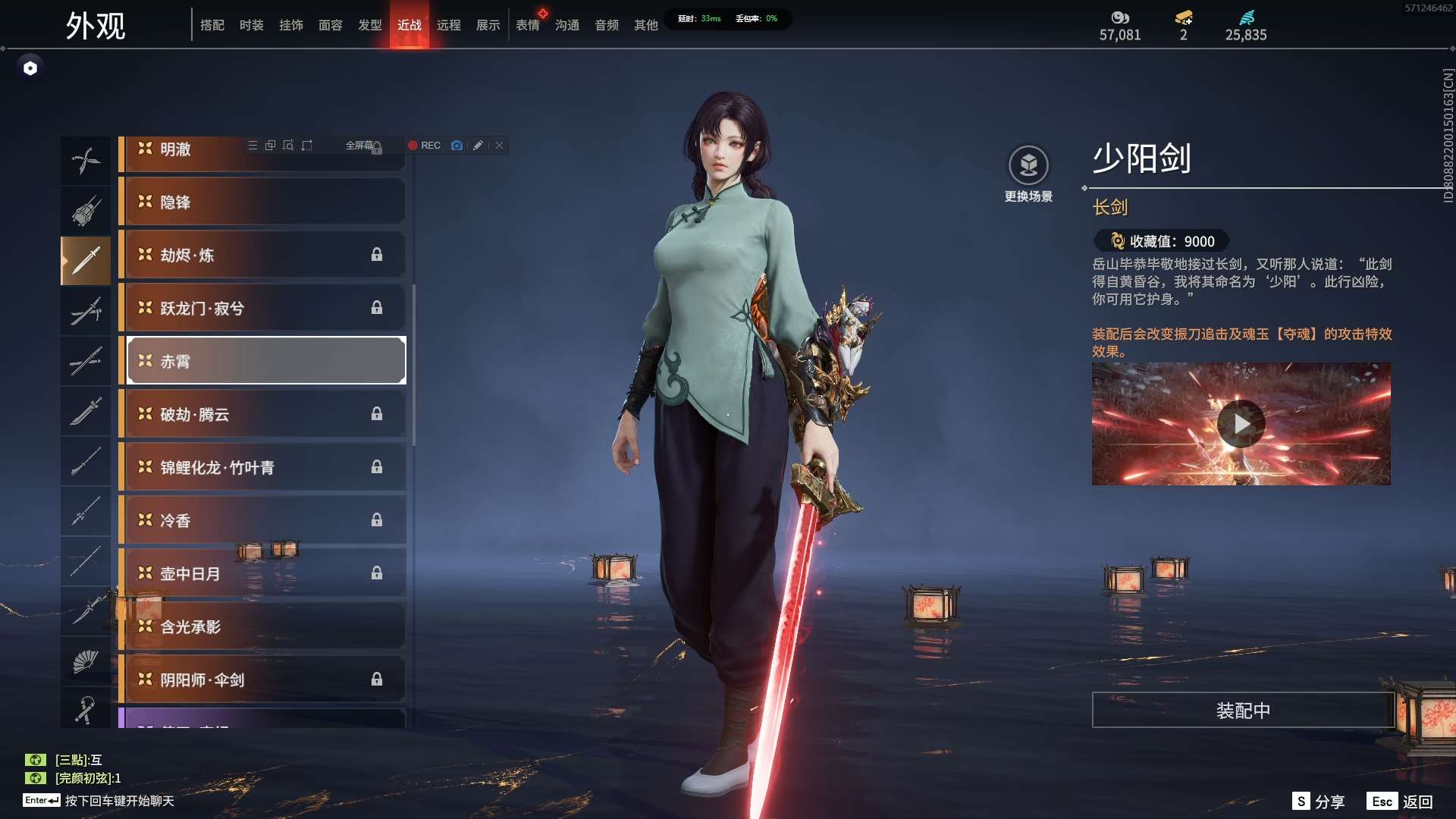
Task: Open the 表情 tab
Action: pyautogui.click(x=527, y=25)
